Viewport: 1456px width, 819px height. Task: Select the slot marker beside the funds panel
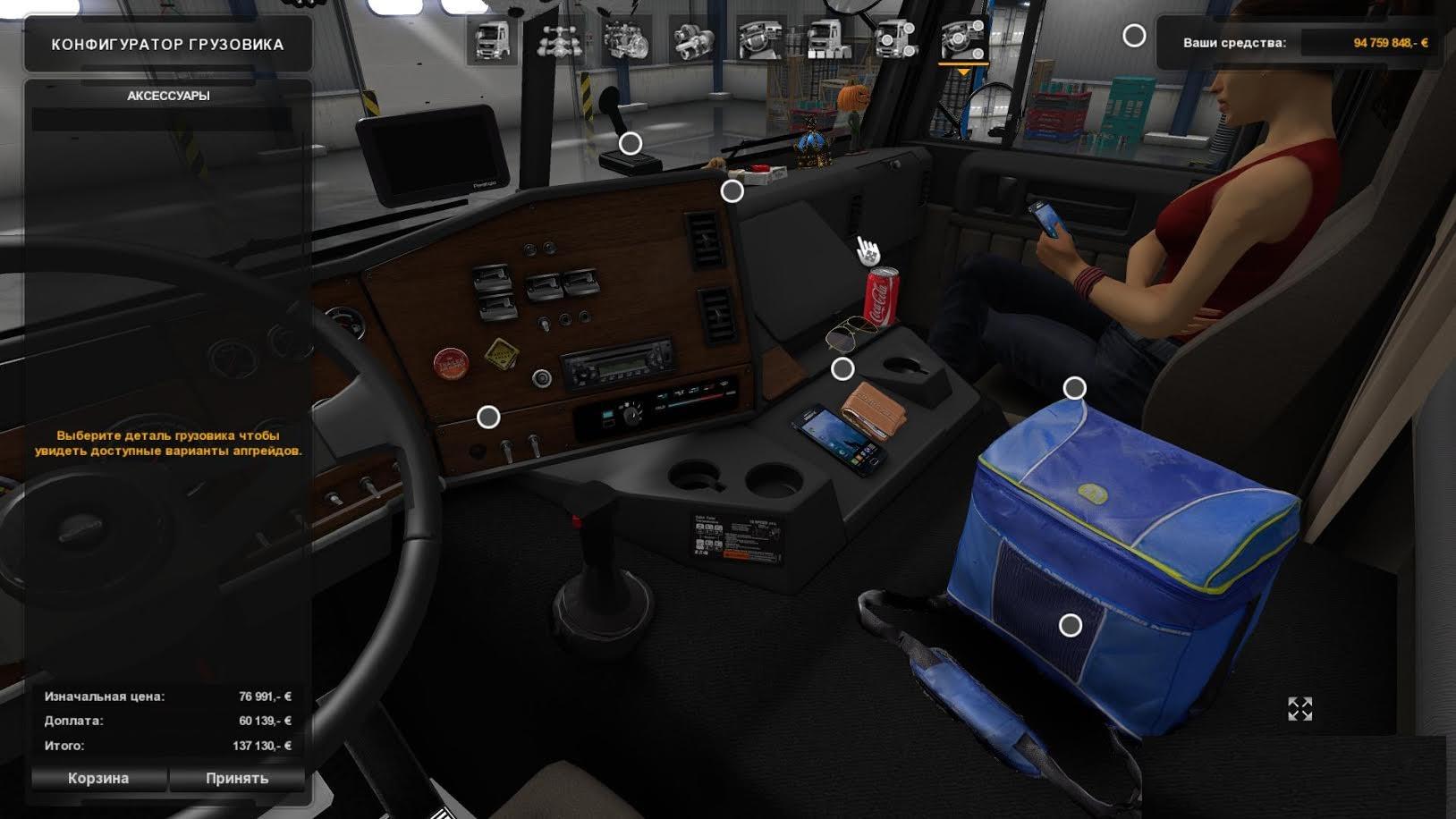(1134, 36)
